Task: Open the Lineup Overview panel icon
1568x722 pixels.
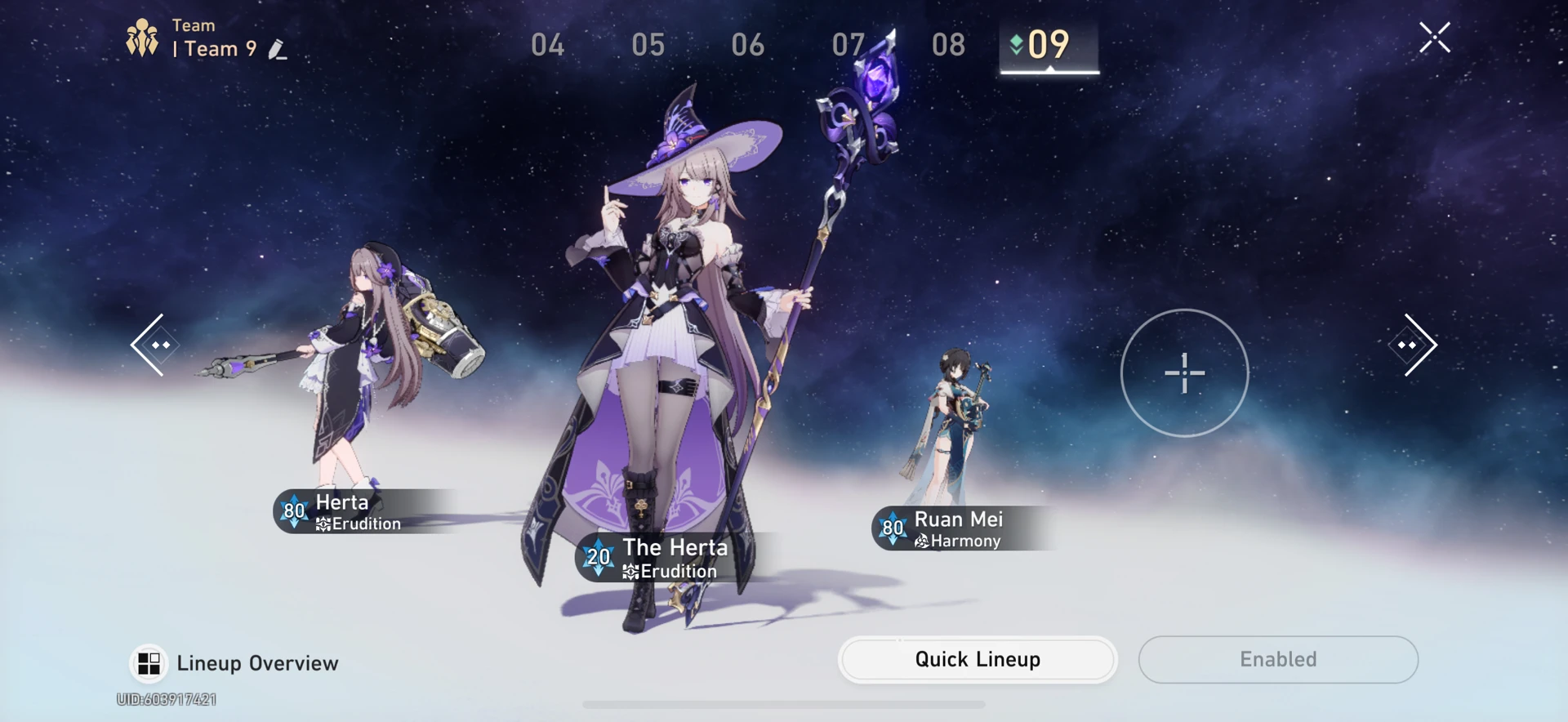Action: pos(148,663)
